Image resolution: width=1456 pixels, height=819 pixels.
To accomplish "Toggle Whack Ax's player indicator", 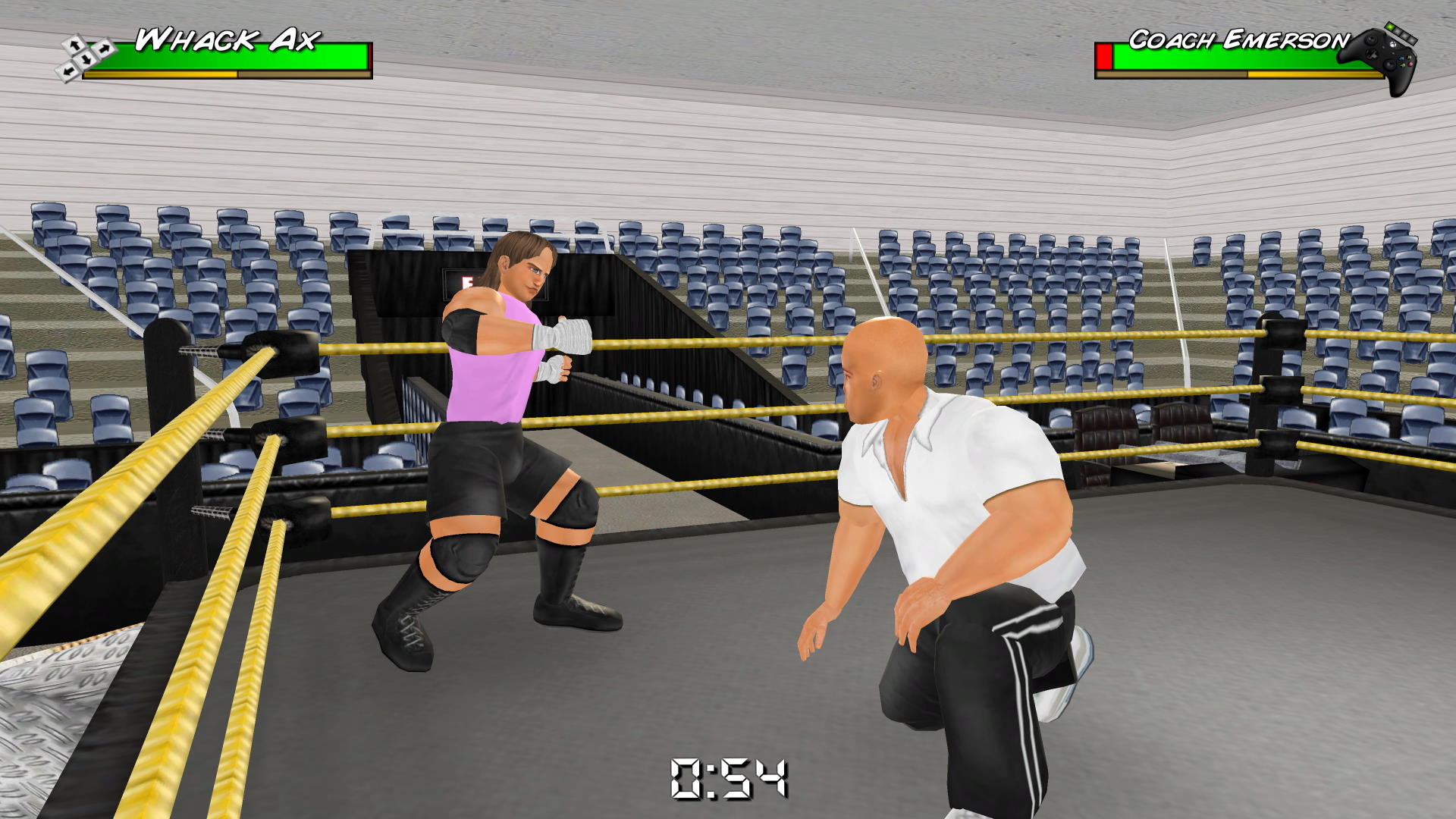I will (85, 58).
